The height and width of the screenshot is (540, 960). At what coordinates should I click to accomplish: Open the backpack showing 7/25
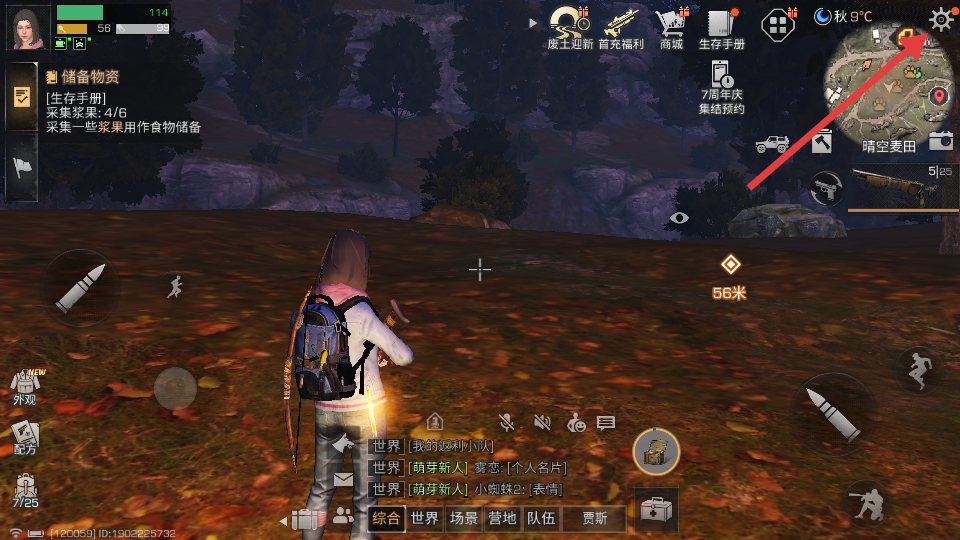(25, 490)
